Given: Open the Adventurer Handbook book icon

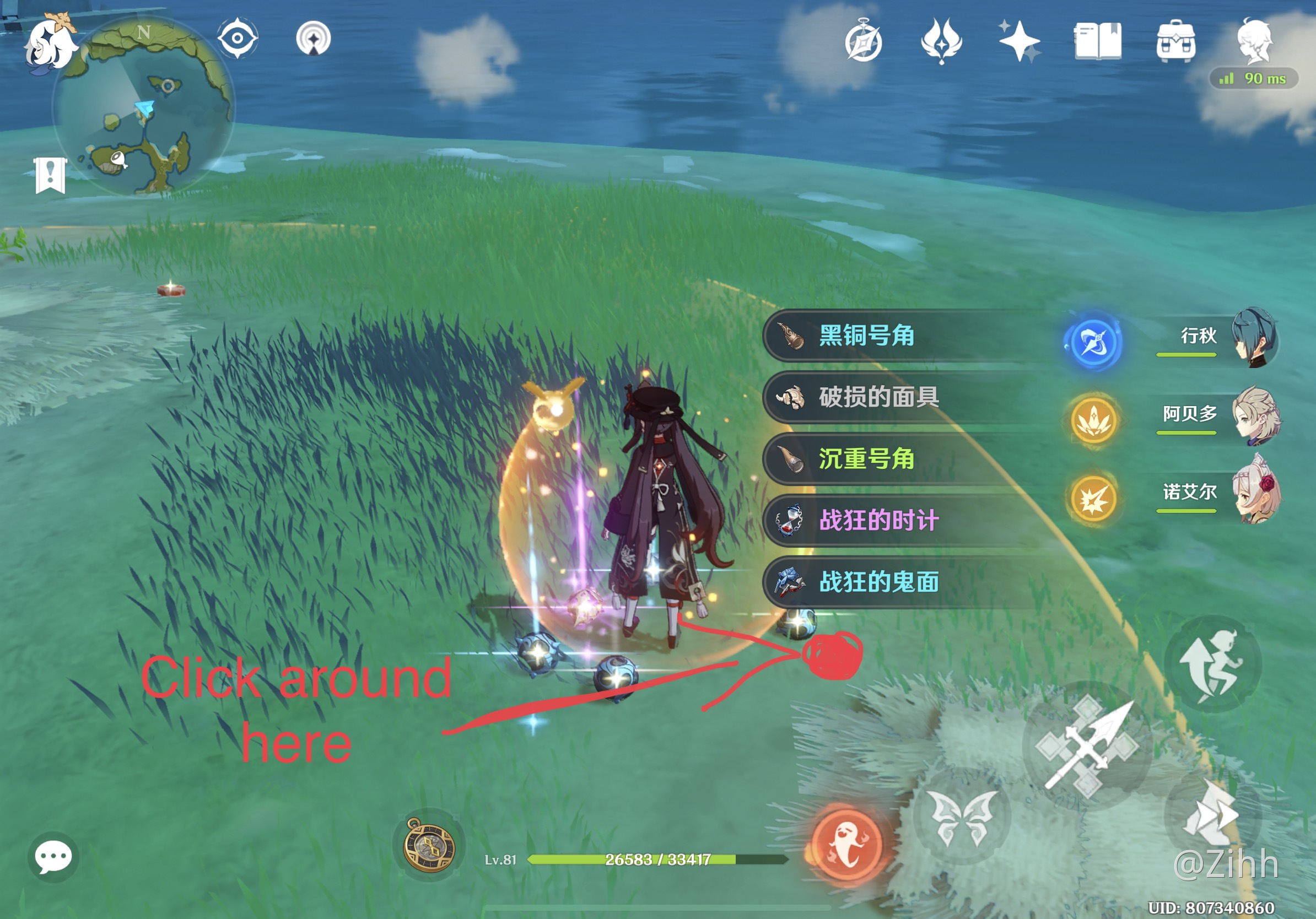Looking at the screenshot, I should (1097, 40).
